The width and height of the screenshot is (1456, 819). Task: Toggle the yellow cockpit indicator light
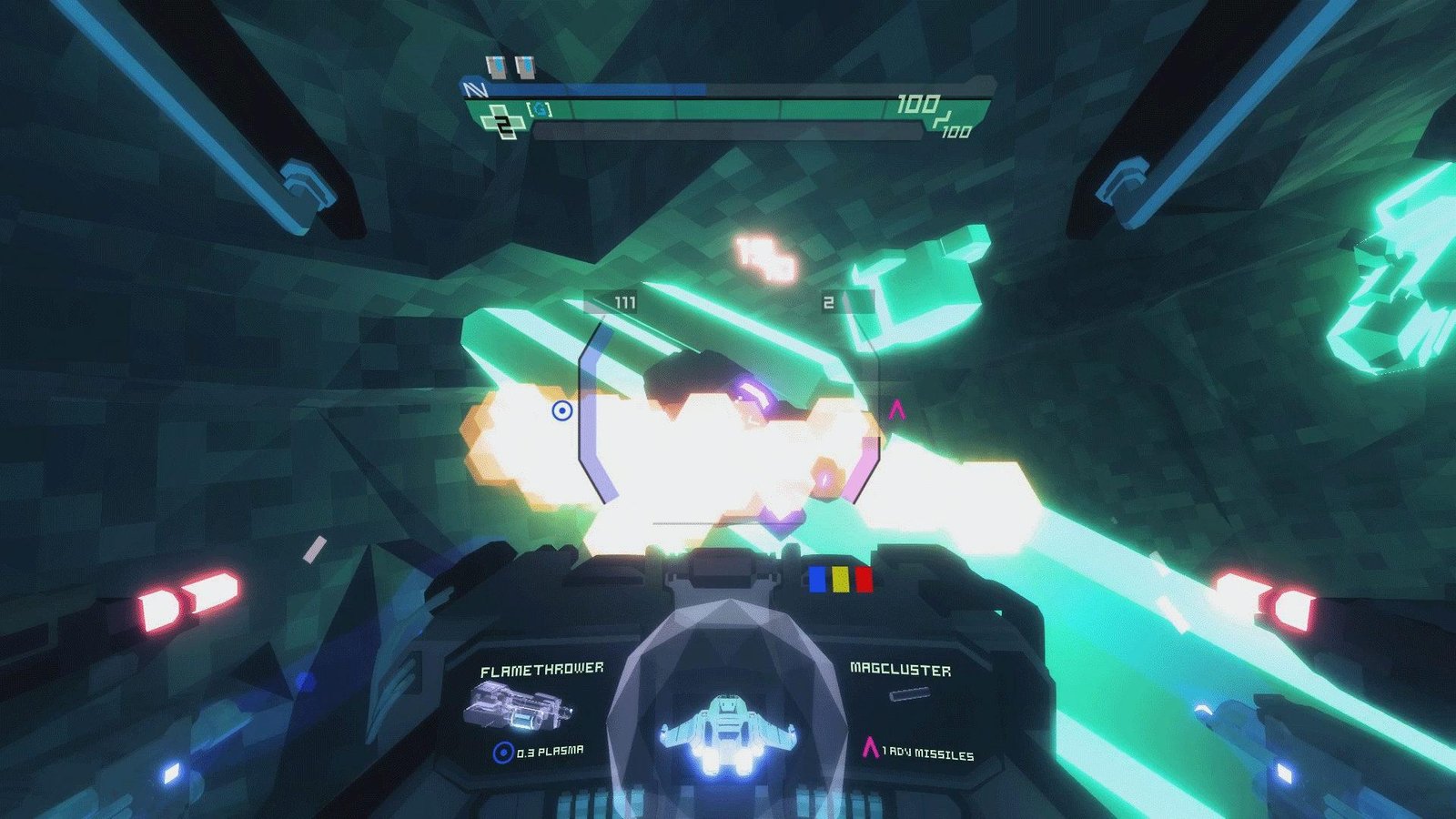(x=838, y=577)
